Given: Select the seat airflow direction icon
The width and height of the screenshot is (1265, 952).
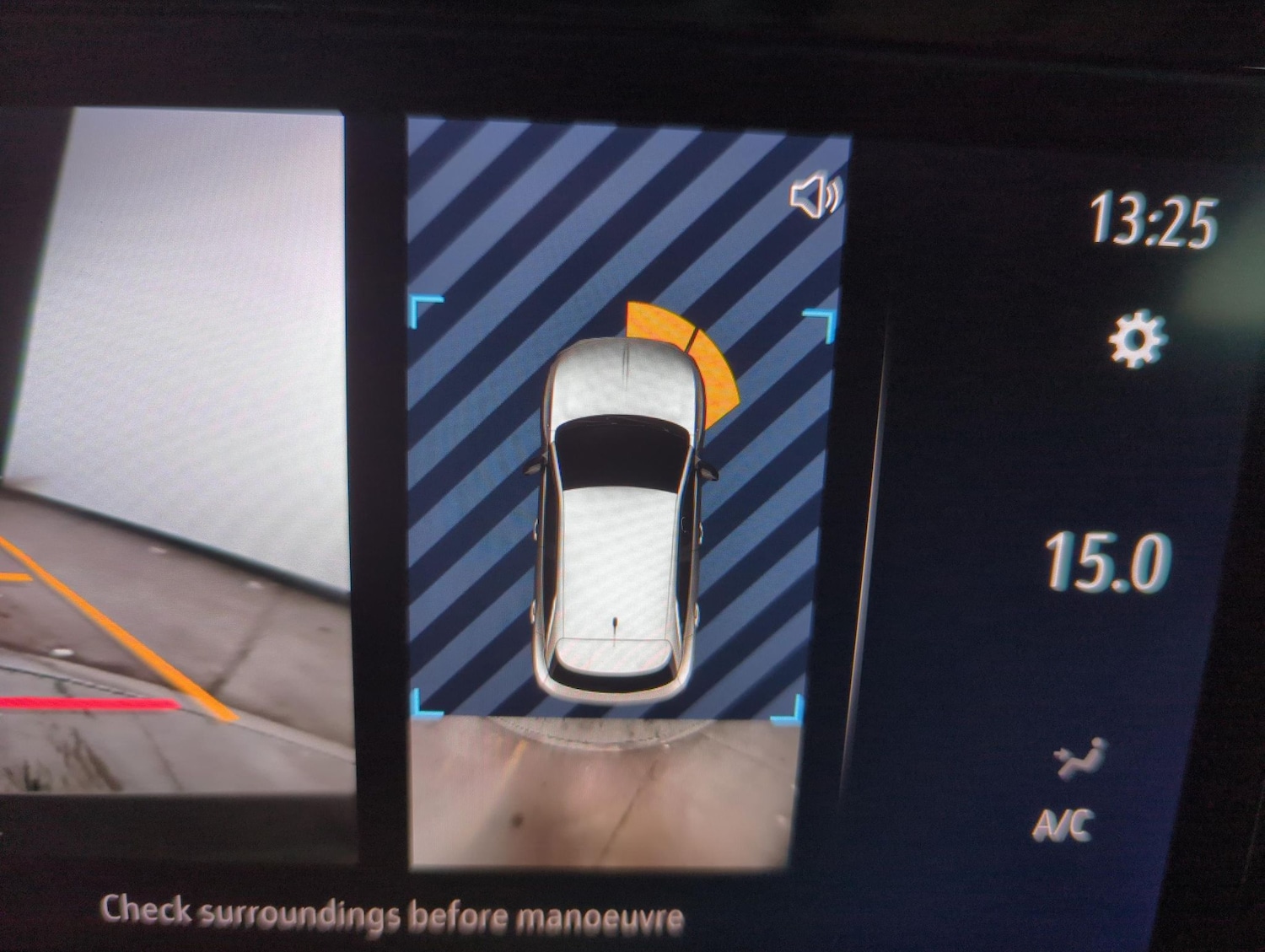Looking at the screenshot, I should click(1079, 757).
